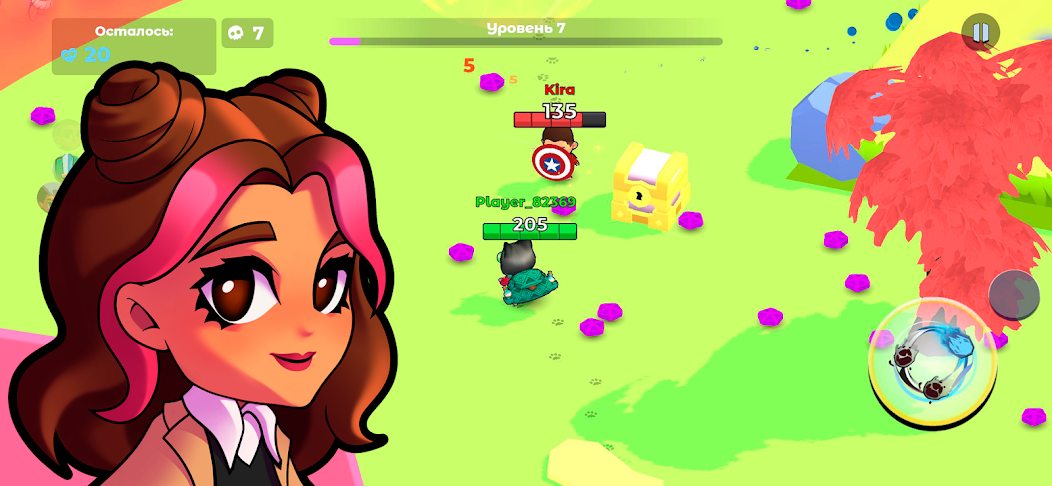This screenshot has width=1052, height=486.
Task: Tap the large fireball attack button
Action: tap(932, 362)
